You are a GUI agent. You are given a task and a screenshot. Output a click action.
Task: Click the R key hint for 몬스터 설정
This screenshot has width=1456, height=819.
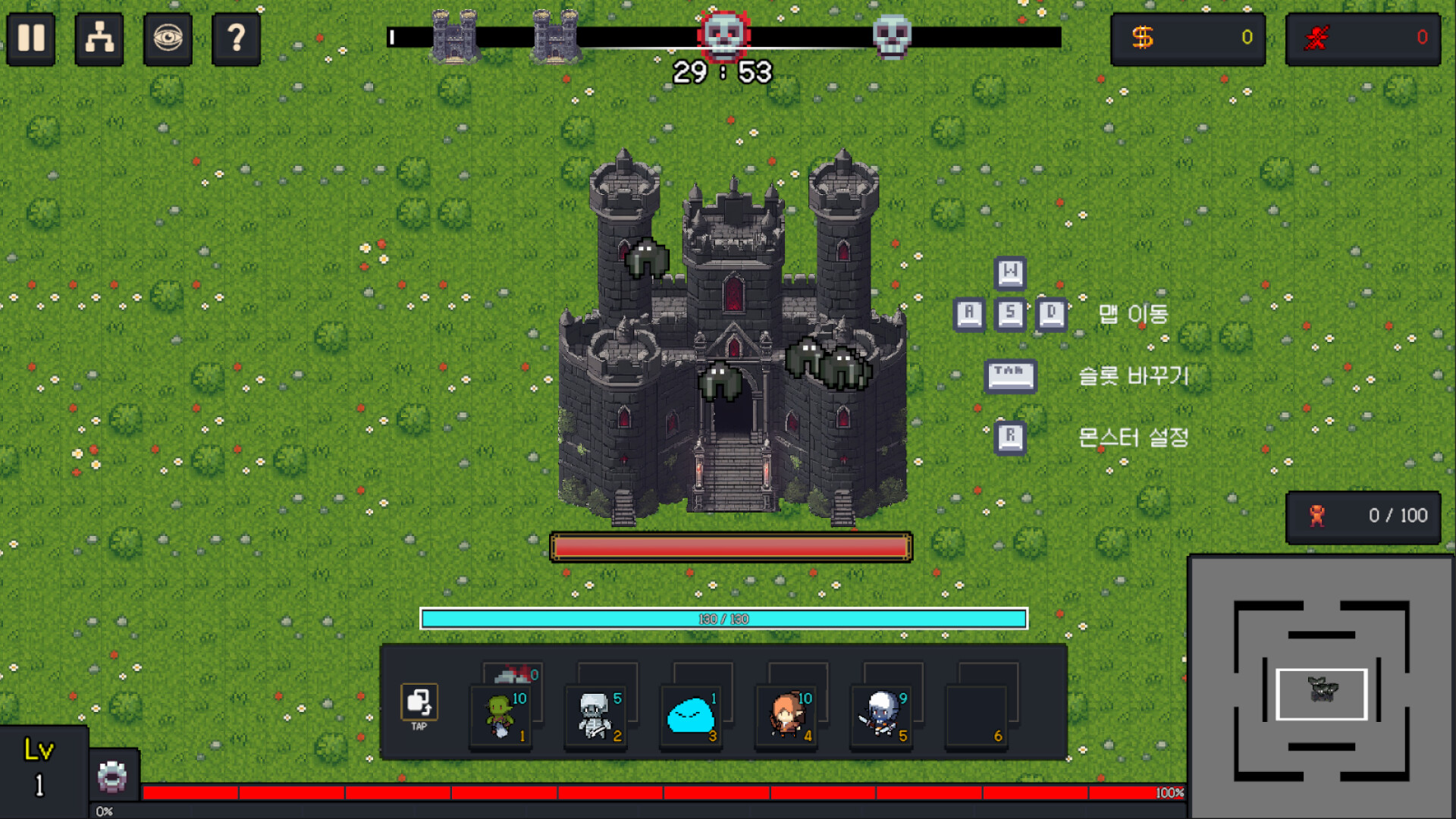tap(1010, 437)
